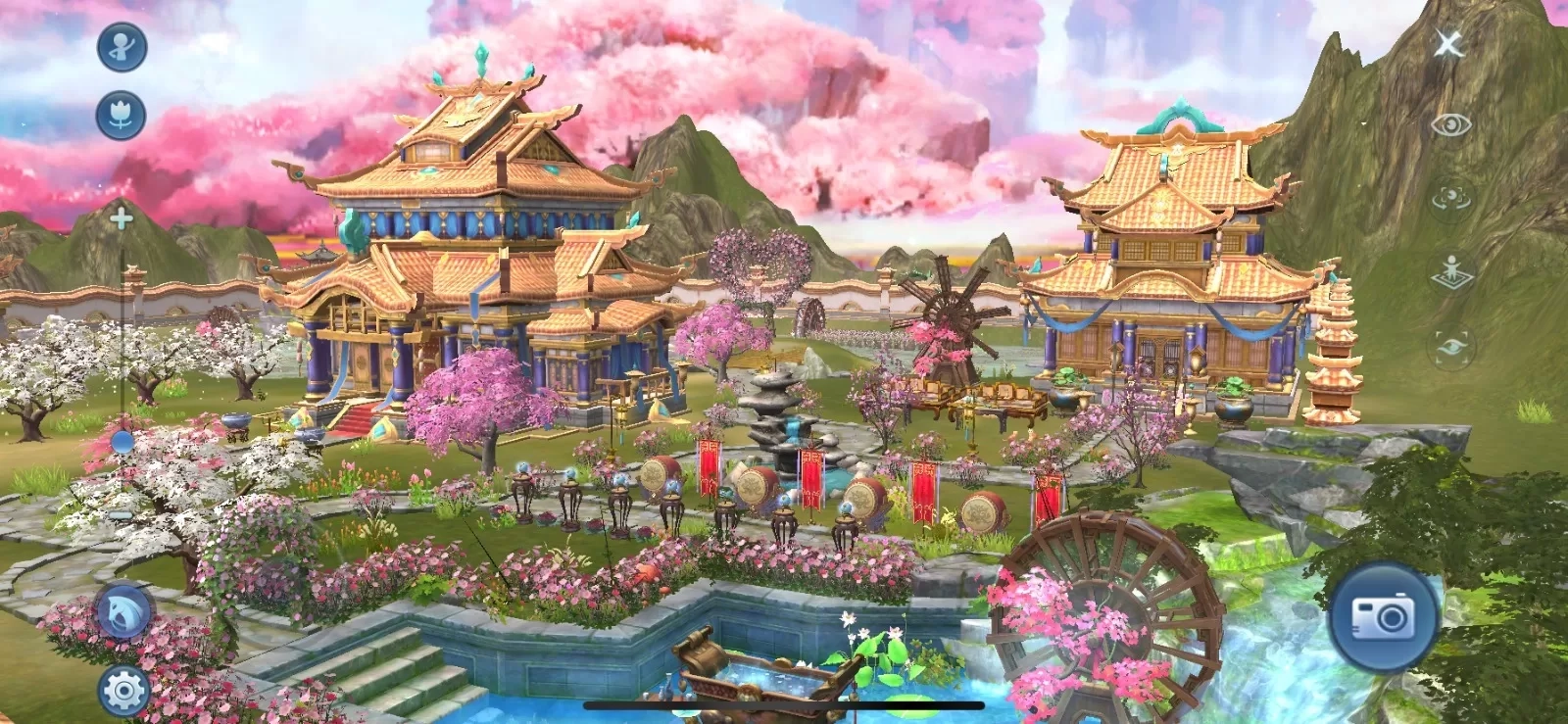Click the zoom-out minus icon
1568x724 pixels.
(x=120, y=511)
